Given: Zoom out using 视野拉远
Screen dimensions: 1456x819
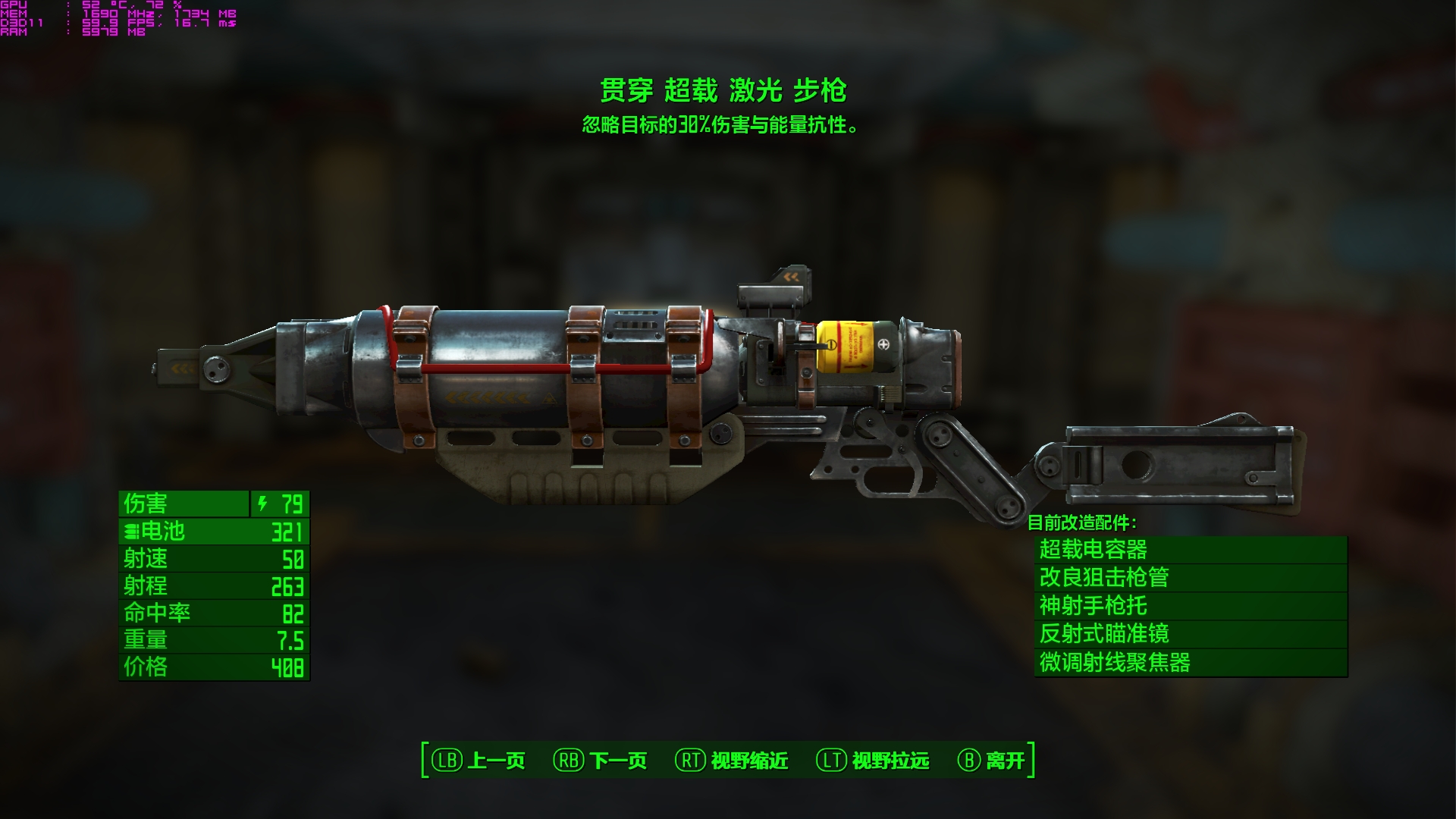Looking at the screenshot, I should 873,760.
